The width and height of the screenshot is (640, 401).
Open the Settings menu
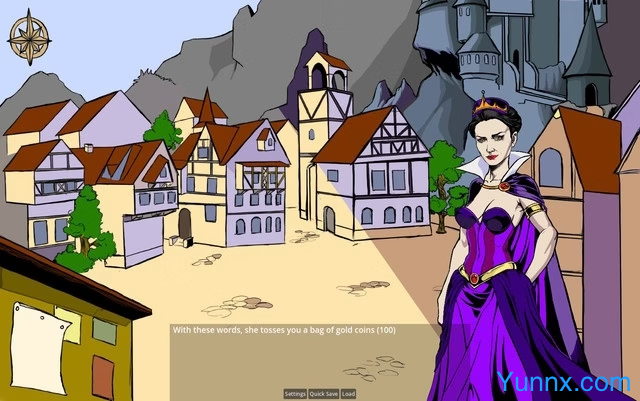pyautogui.click(x=295, y=394)
